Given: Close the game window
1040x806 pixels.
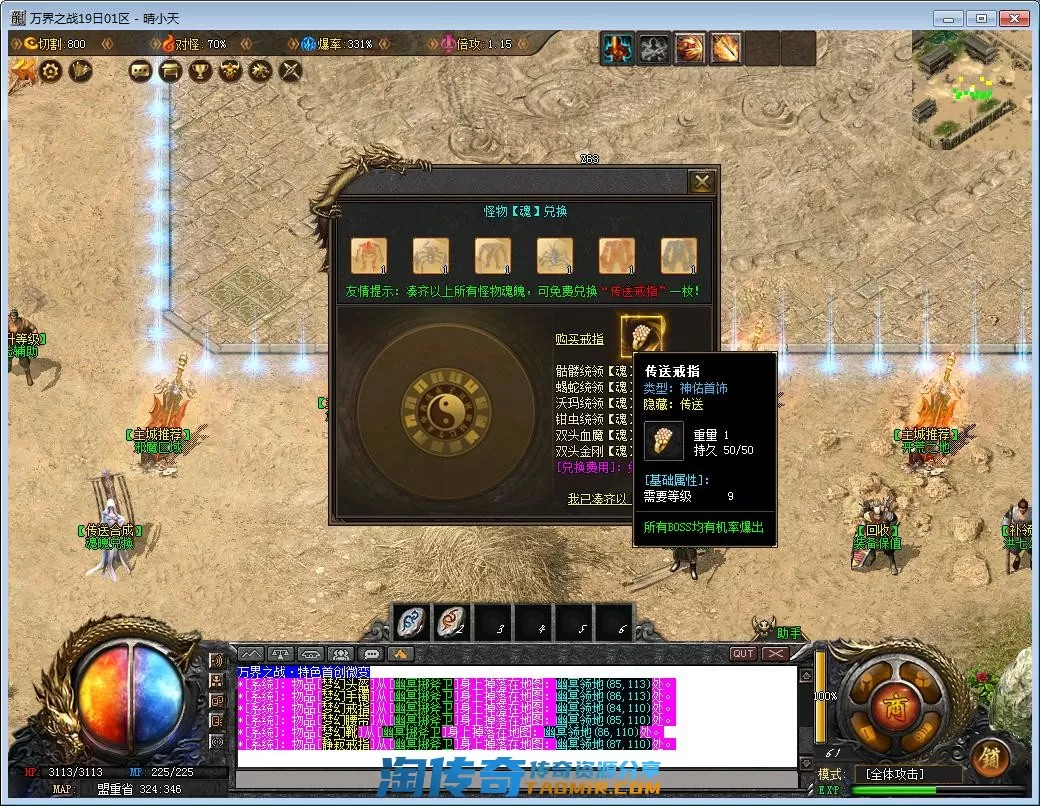Looking at the screenshot, I should click(1014, 18).
